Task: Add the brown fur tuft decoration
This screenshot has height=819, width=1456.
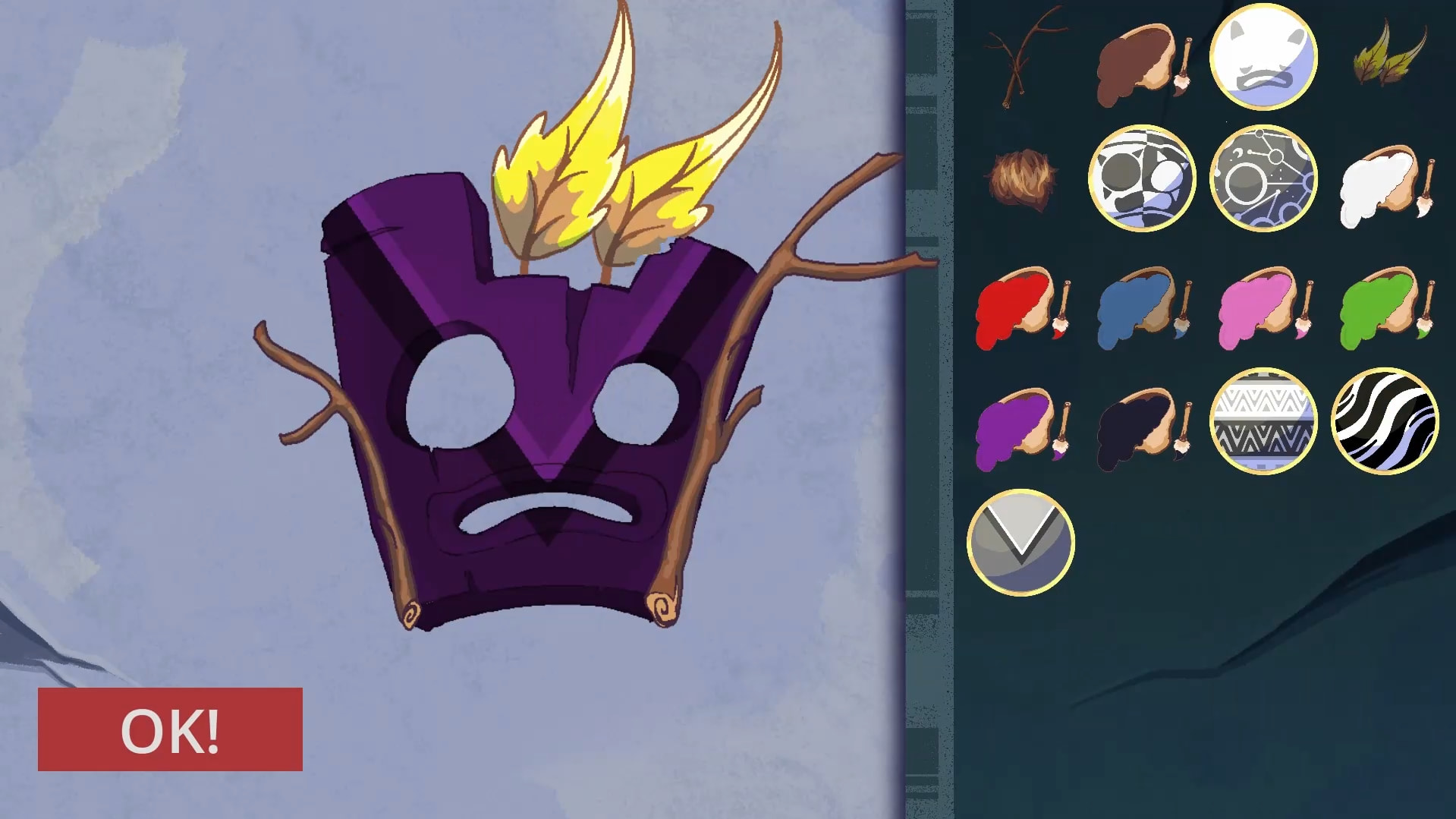Action: [1021, 179]
